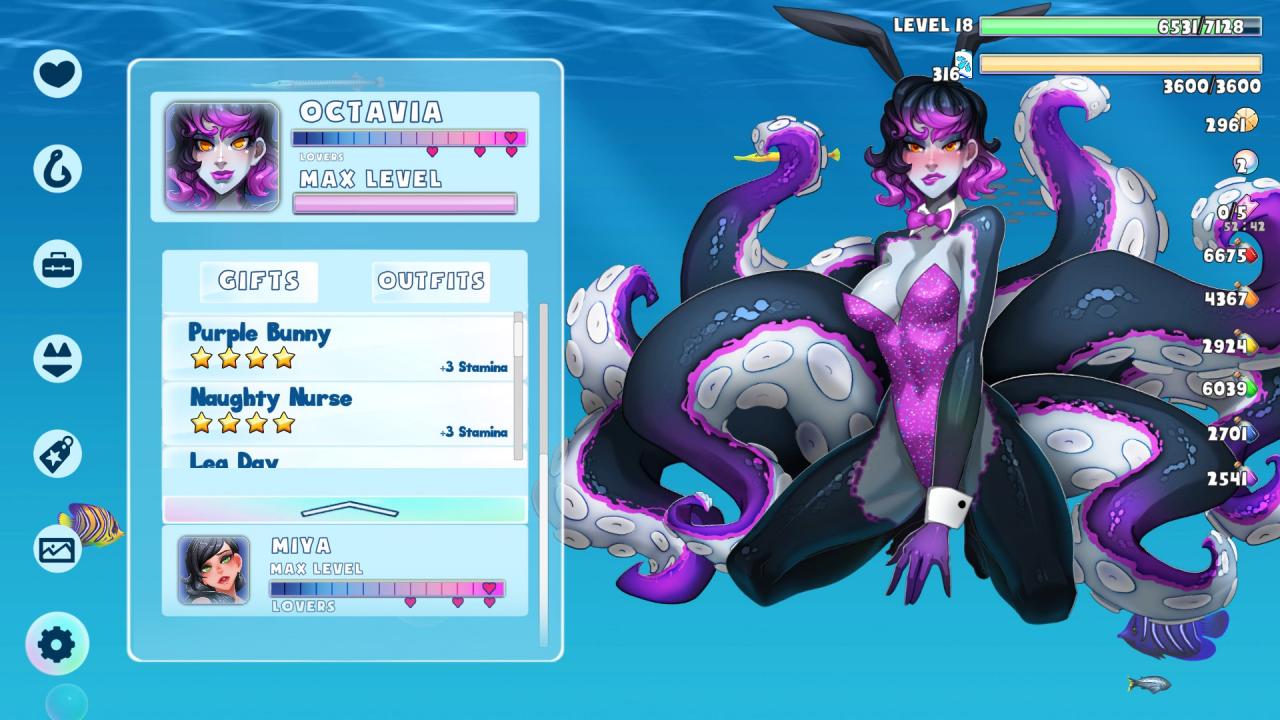Open the bikini outfits menu
This screenshot has width=1280, height=720.
pos(58,358)
